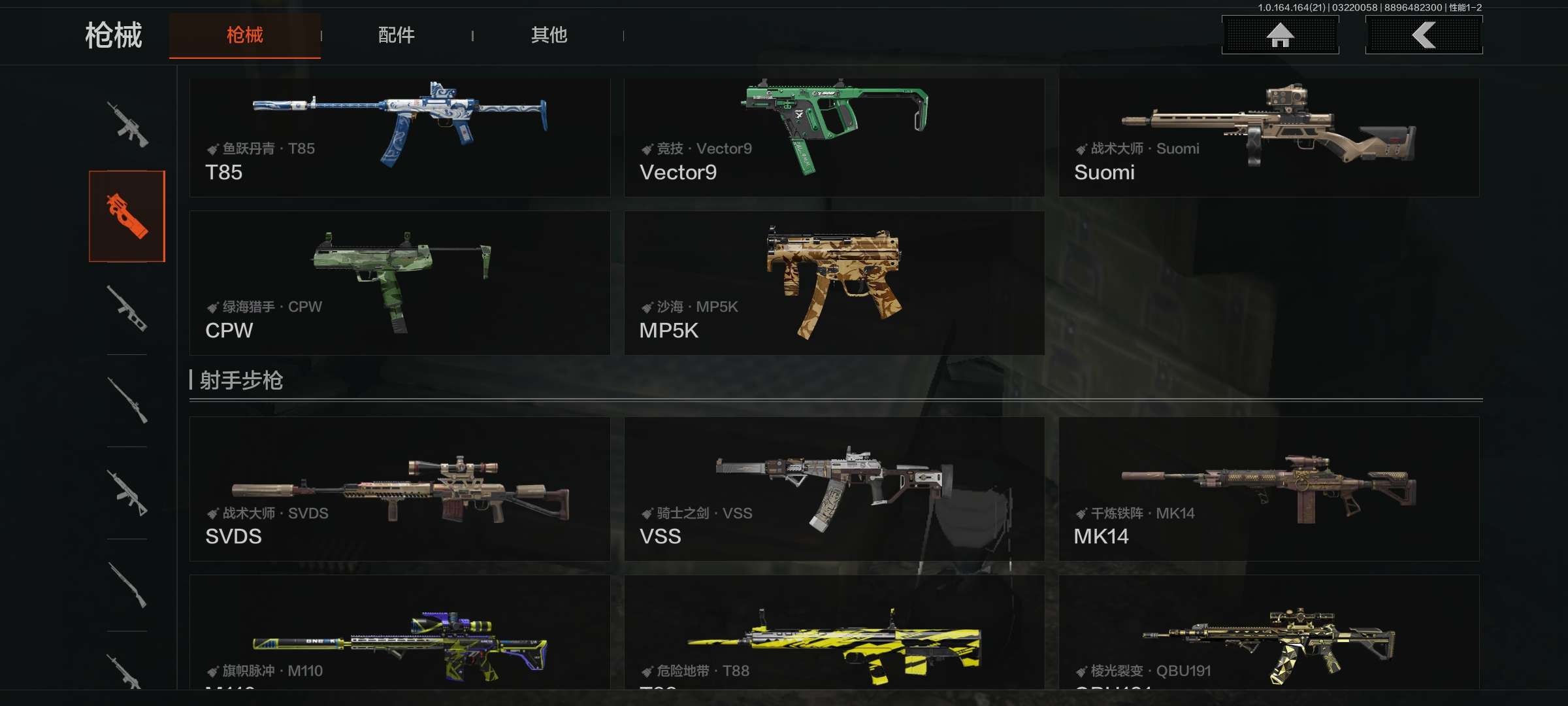Image resolution: width=1568 pixels, height=706 pixels.
Task: Select the 其他 tab
Action: [x=549, y=35]
